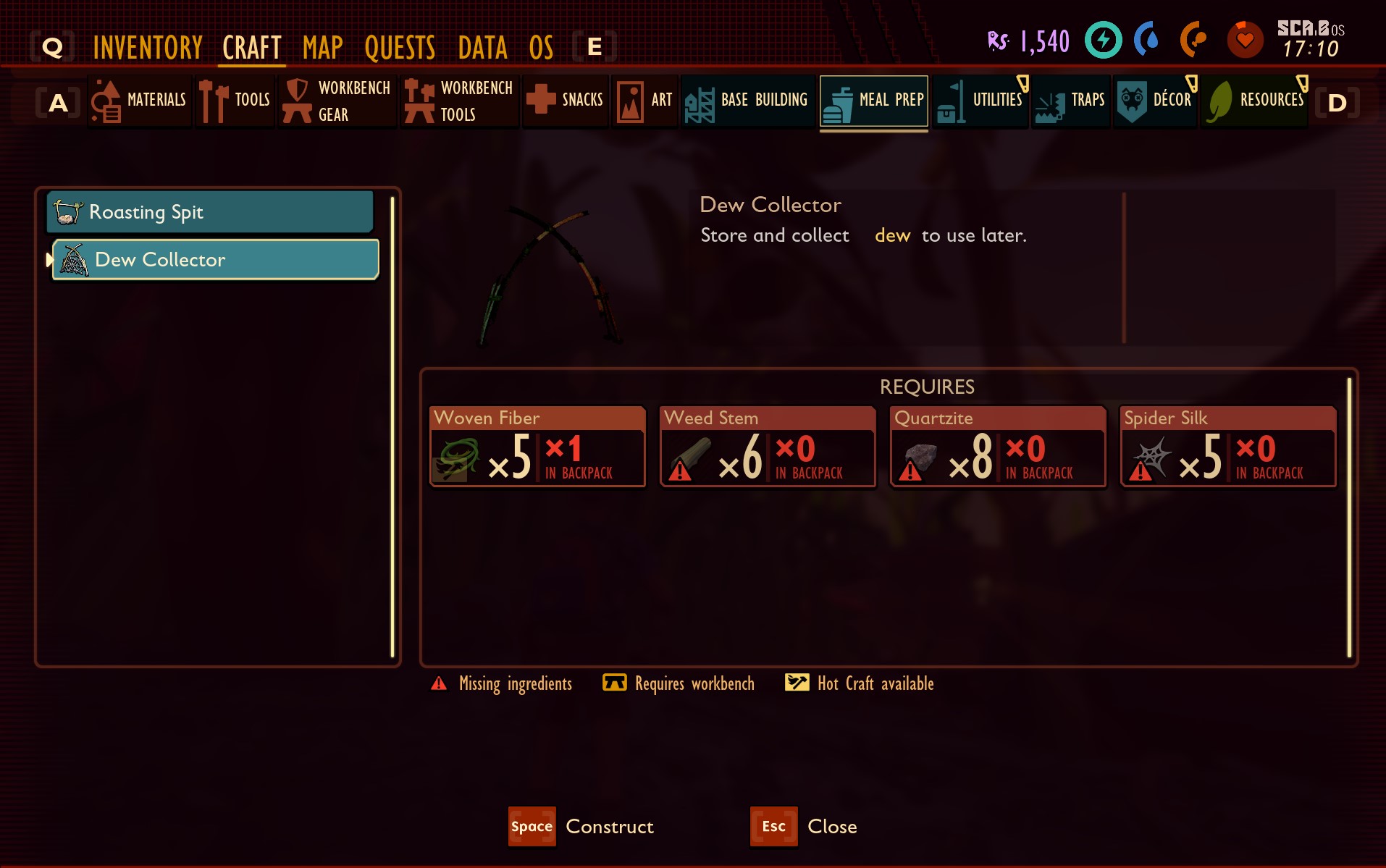Select the Materials crafting category icon
Image resolution: width=1386 pixels, height=868 pixels.
pos(106,101)
